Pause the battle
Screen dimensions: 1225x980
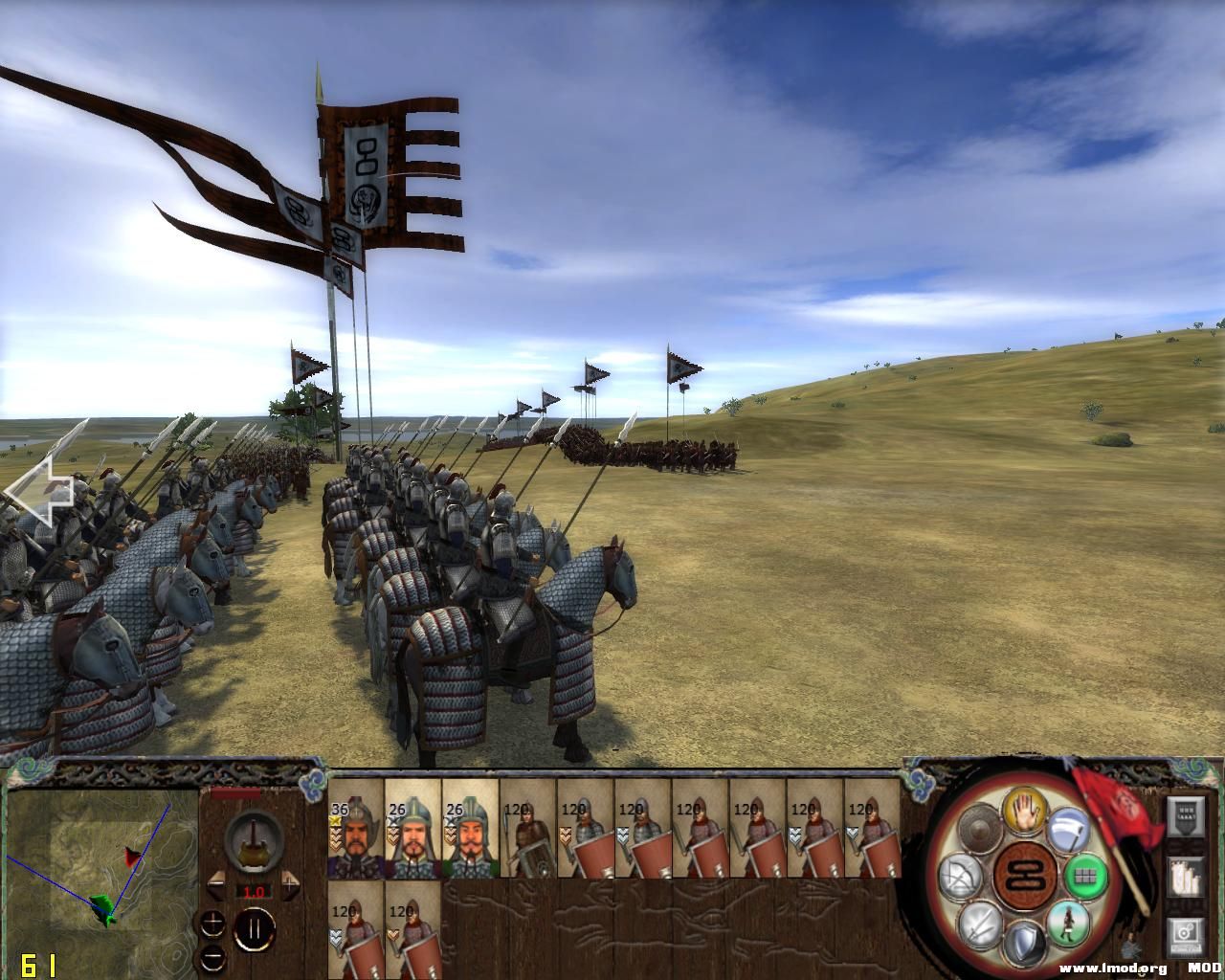[254, 929]
